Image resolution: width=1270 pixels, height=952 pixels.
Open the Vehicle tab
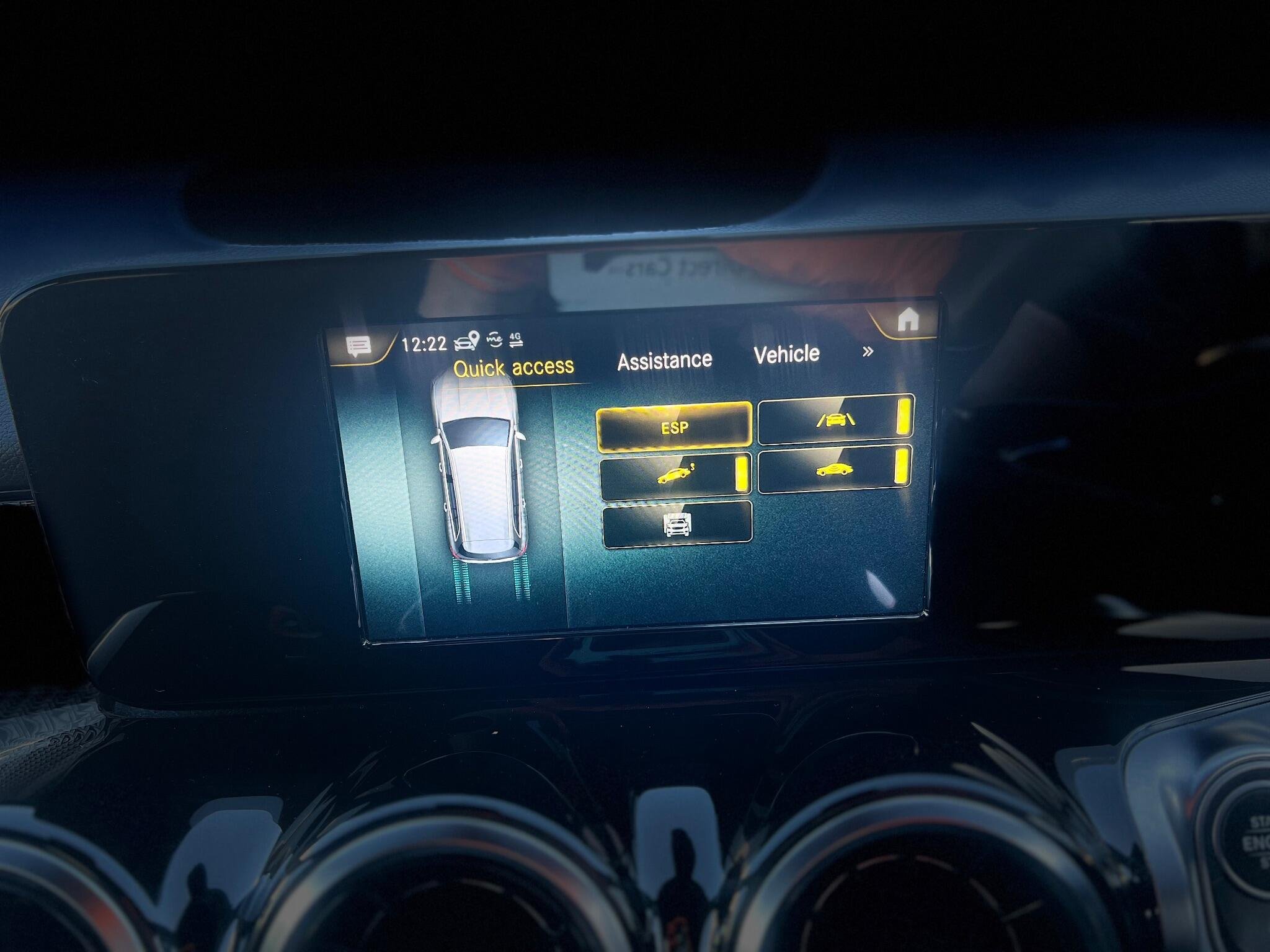[x=786, y=355]
